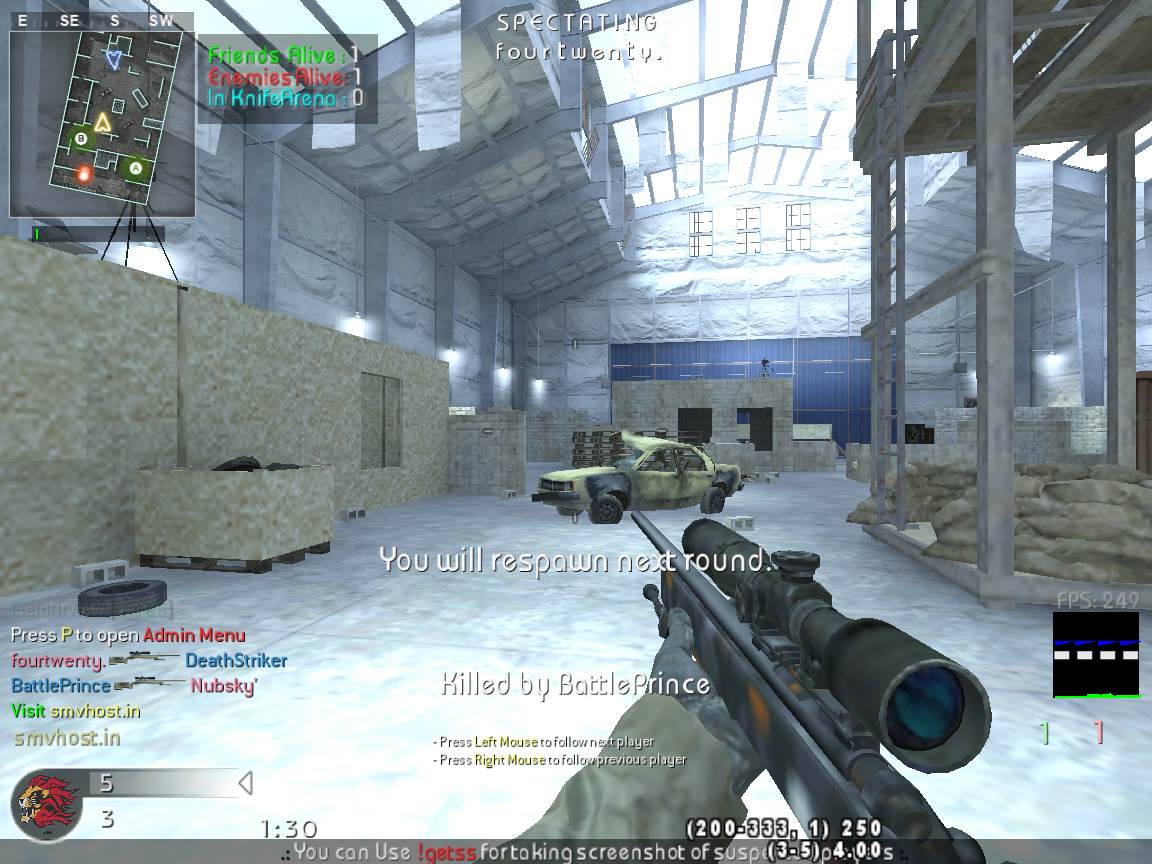This screenshot has width=1152, height=864.
Task: Select the BattlePrince Nubsky' killfeed row
Action: pos(134,686)
